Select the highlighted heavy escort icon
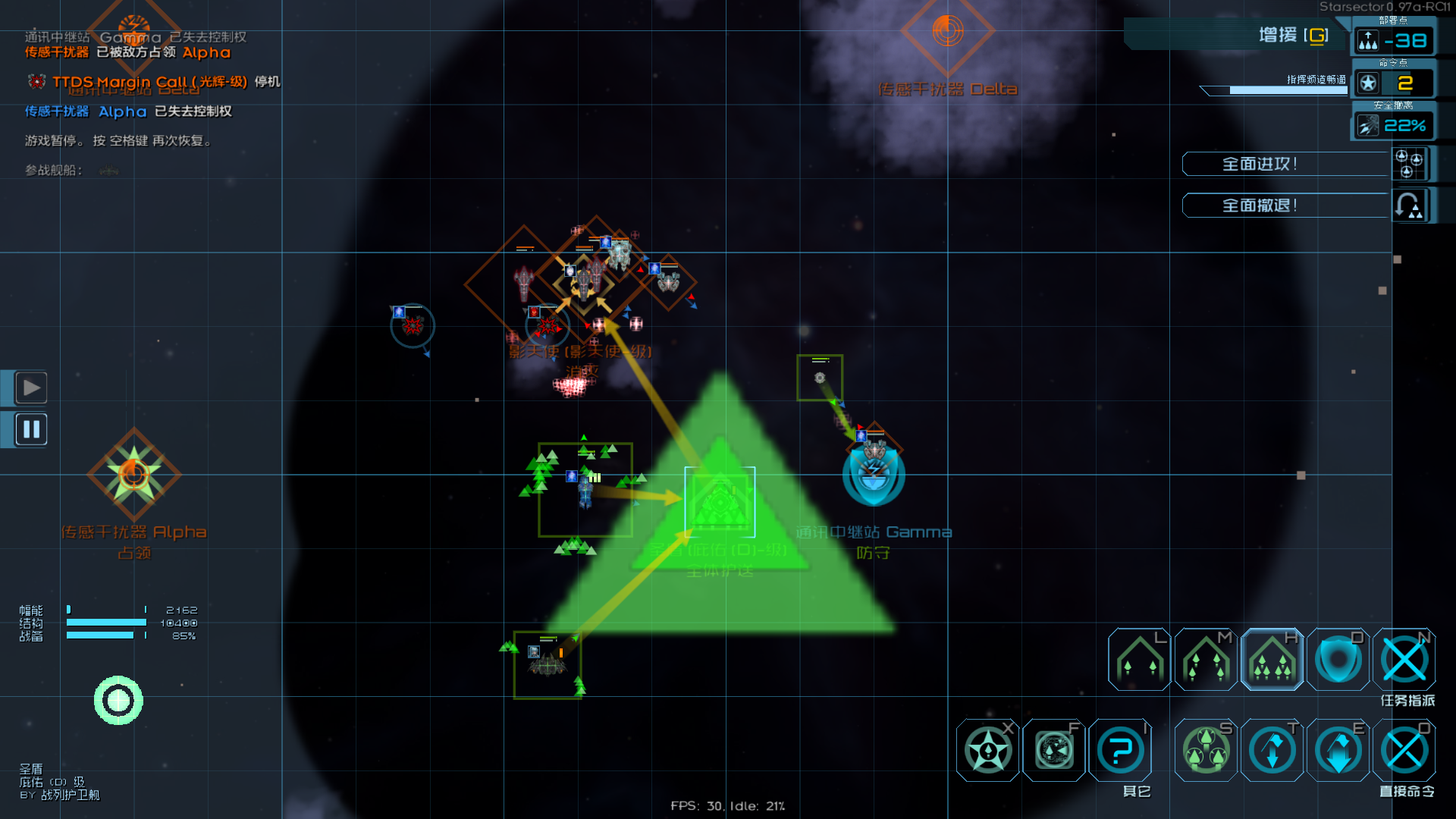This screenshot has height=819, width=1456. (1272, 660)
